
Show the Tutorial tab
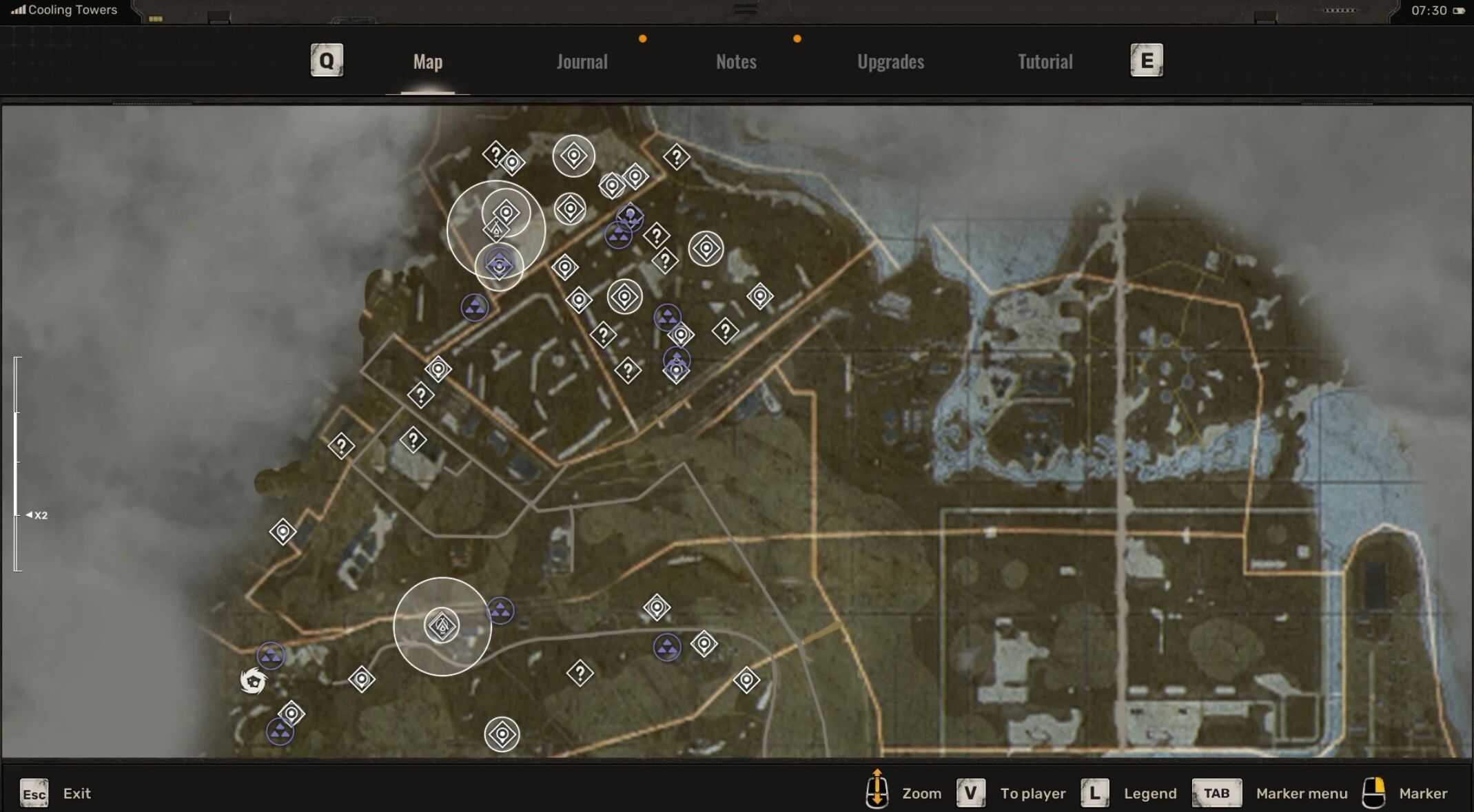[1045, 62]
